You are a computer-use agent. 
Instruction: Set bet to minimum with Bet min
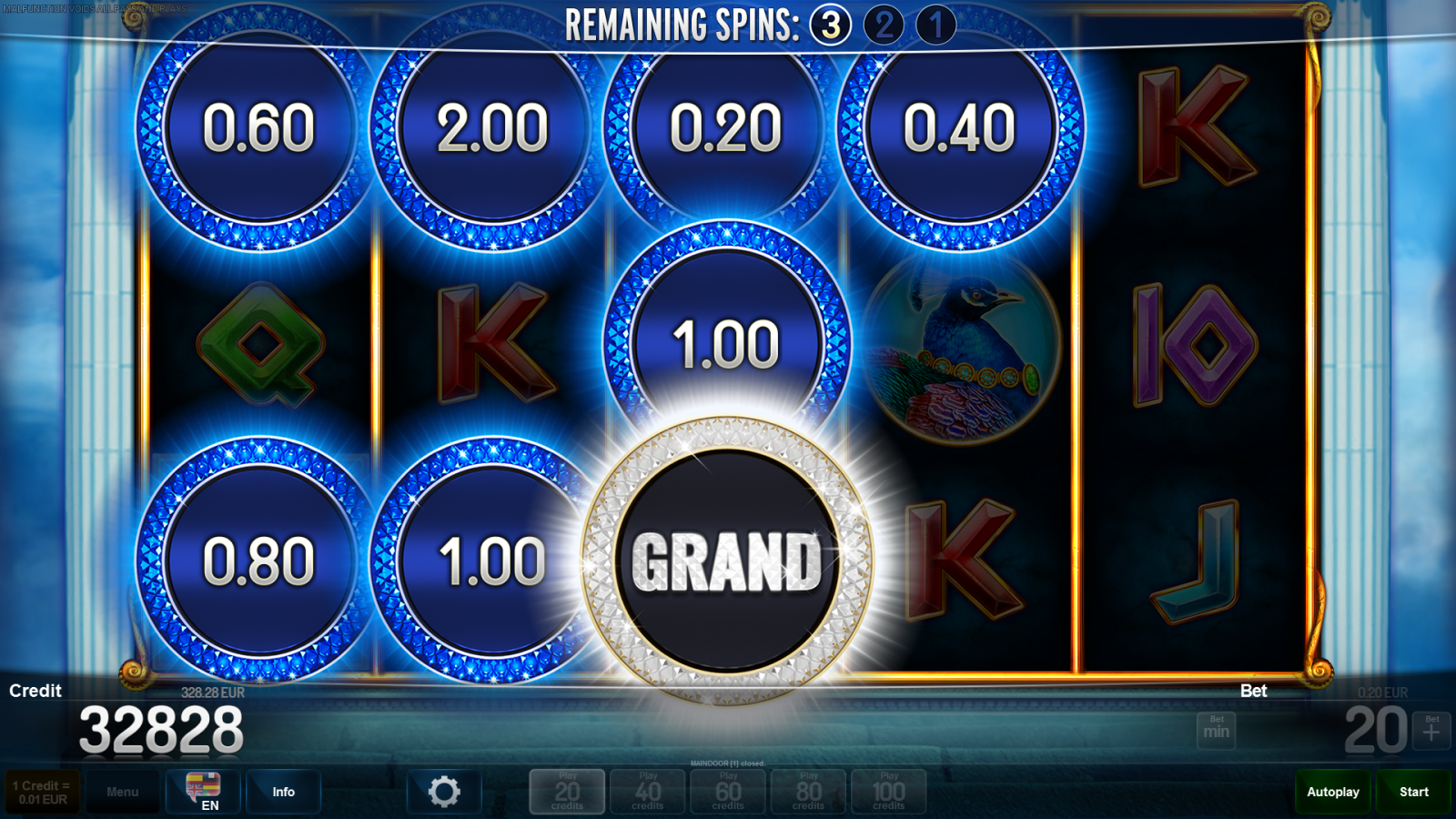(1216, 728)
